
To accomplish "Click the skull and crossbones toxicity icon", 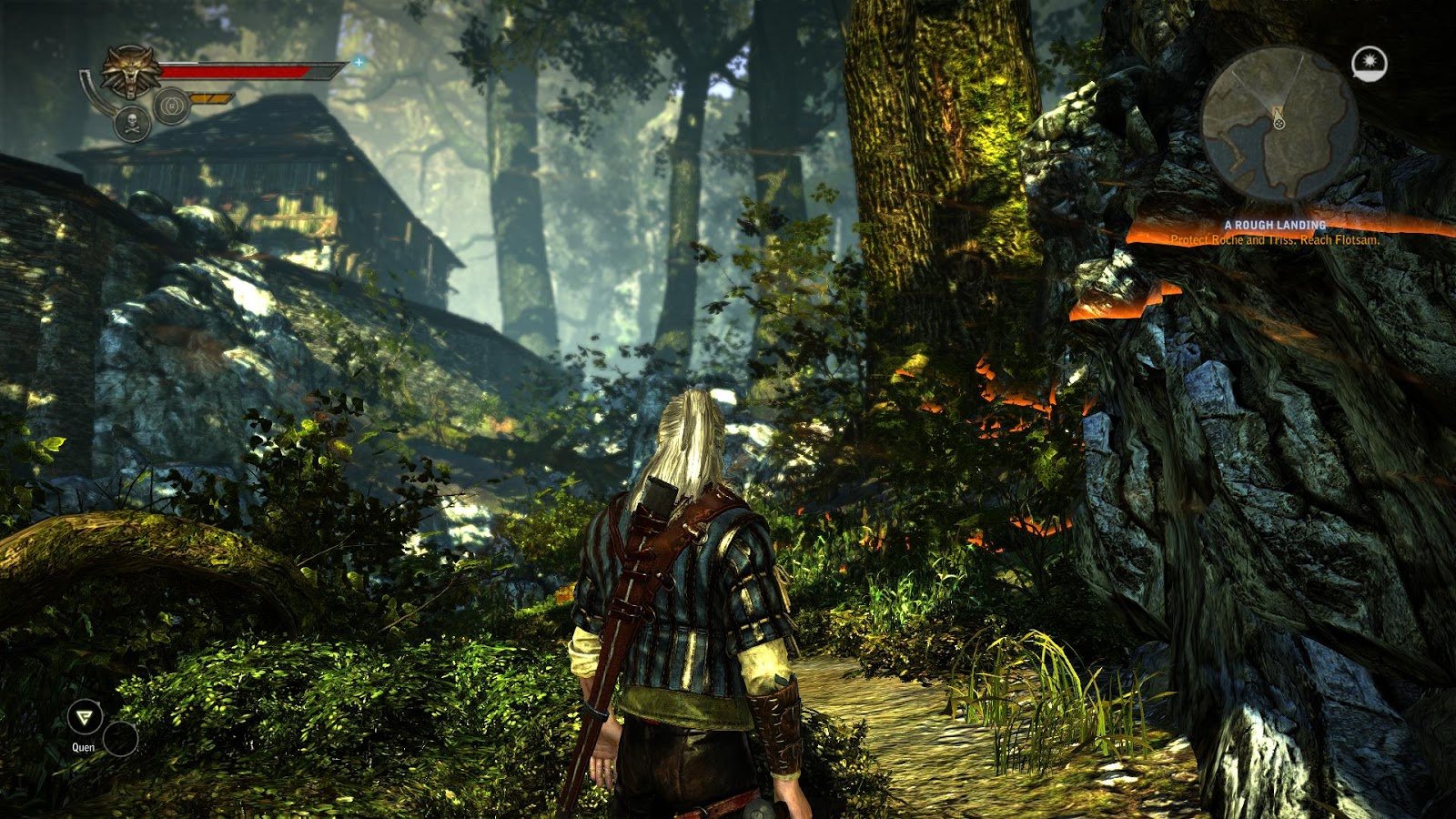I will click(x=133, y=123).
